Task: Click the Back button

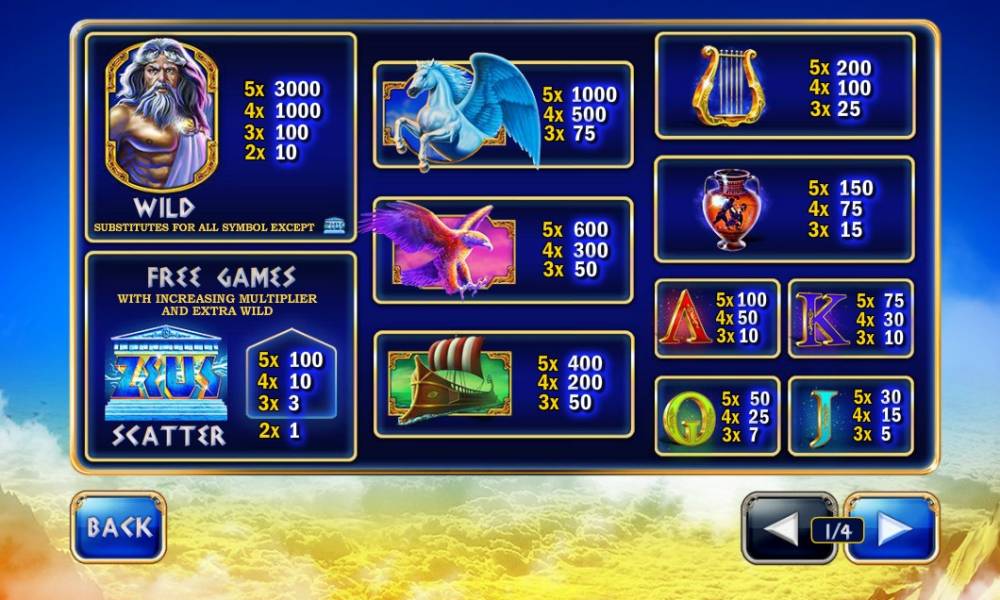Action: tap(118, 527)
